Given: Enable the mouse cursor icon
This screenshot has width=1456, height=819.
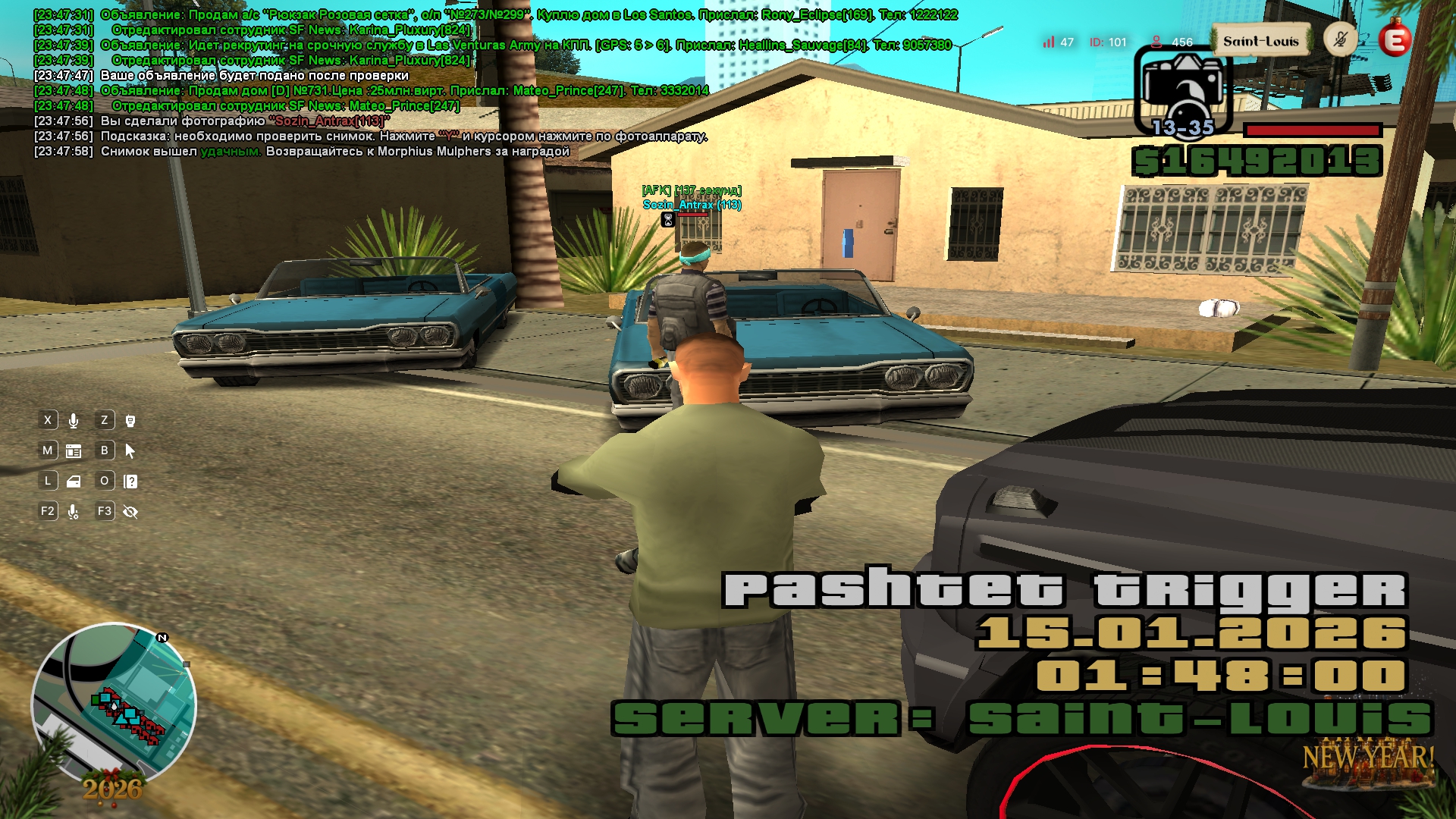Looking at the screenshot, I should [x=130, y=451].
